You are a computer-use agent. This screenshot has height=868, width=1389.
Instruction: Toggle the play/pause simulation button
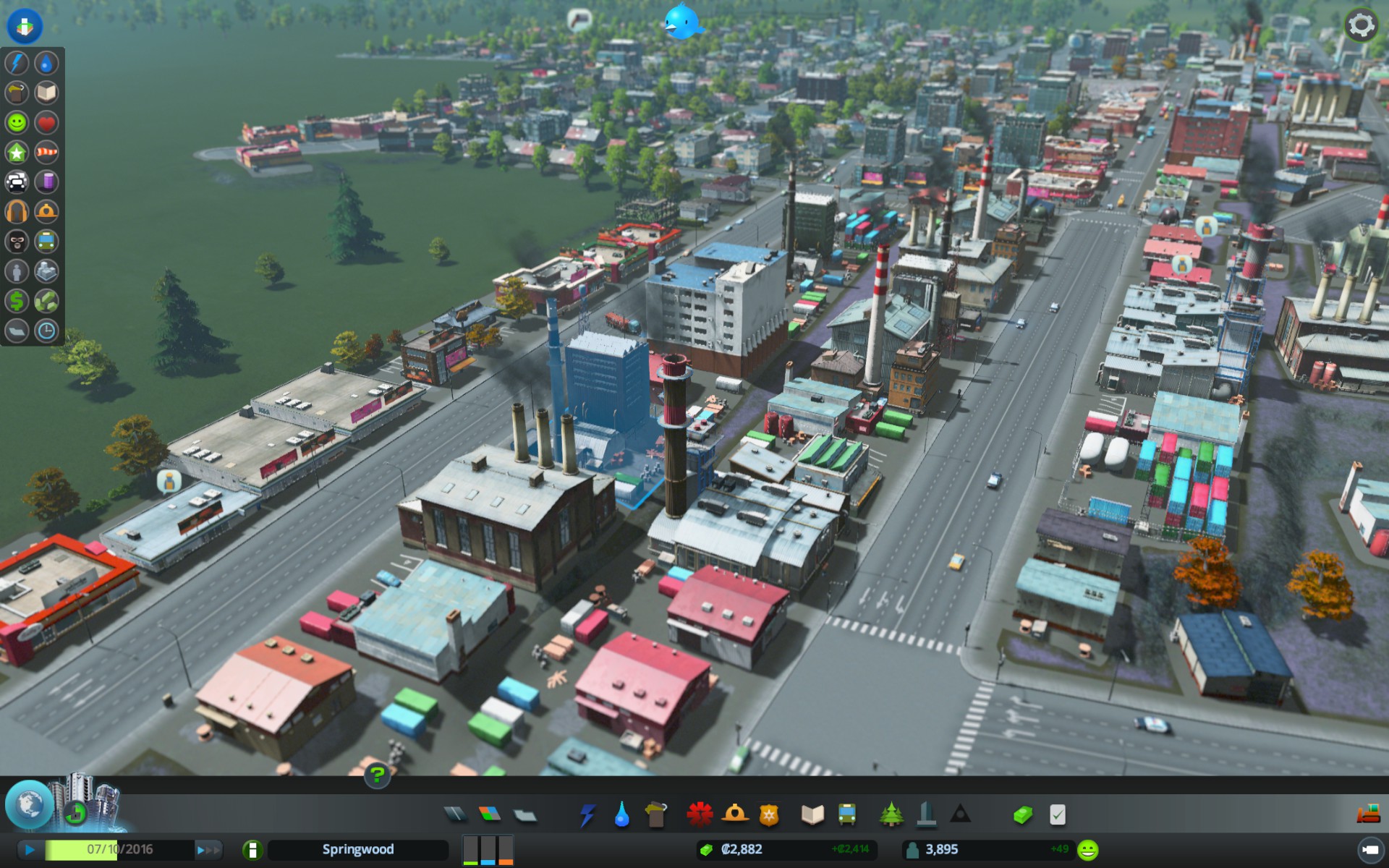[x=30, y=849]
